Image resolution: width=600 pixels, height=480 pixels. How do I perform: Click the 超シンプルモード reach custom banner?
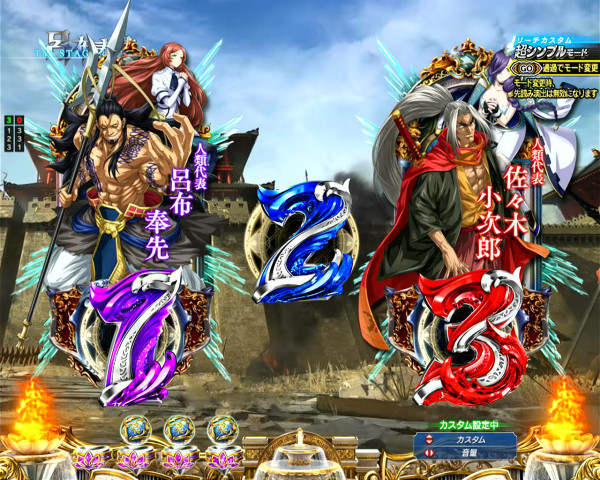pyautogui.click(x=556, y=53)
